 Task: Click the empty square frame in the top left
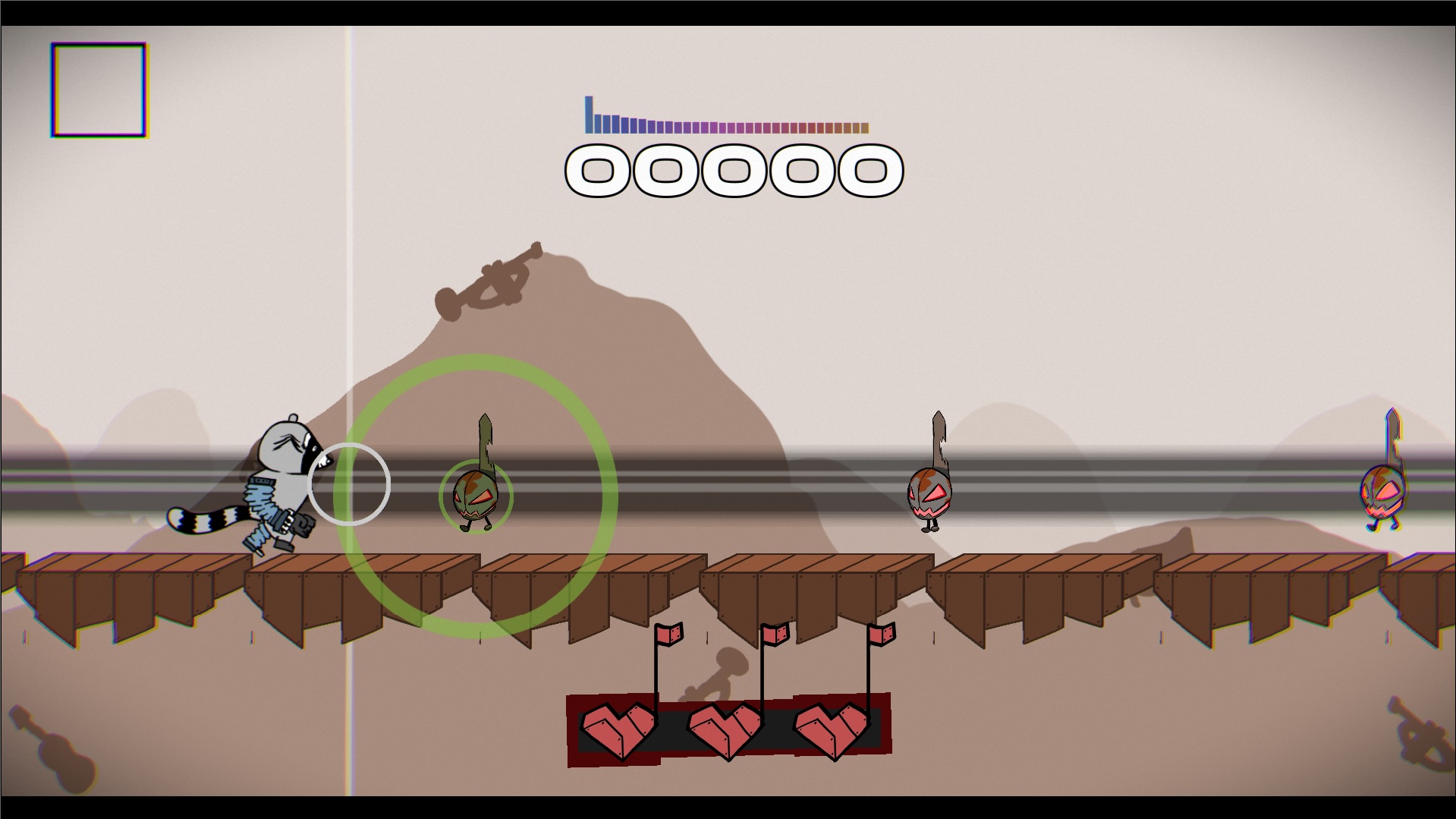click(x=97, y=91)
